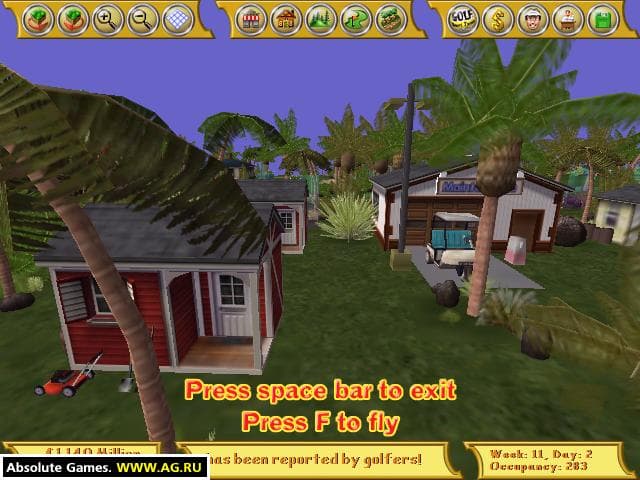The width and height of the screenshot is (640, 480).
Task: Toggle the grid overlay icon
Action: [x=177, y=19]
